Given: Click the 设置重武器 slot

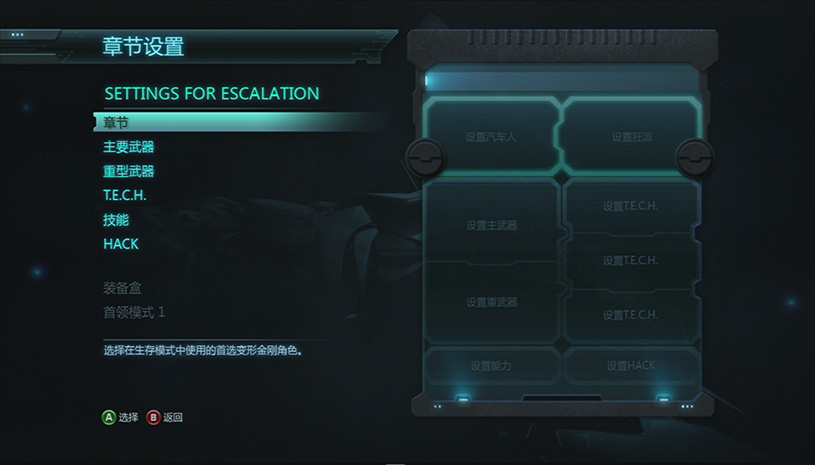Looking at the screenshot, I should click(x=491, y=302).
